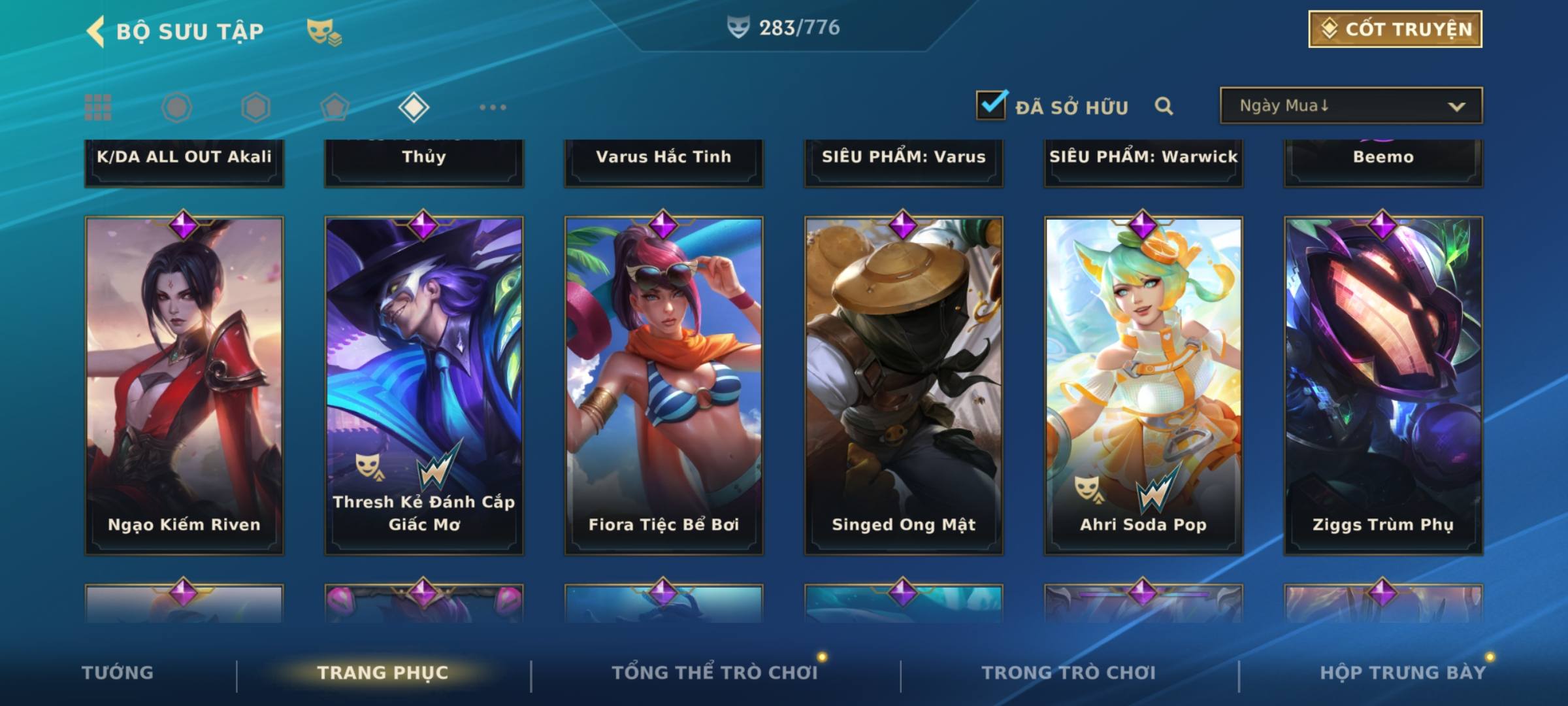This screenshot has width=1568, height=706.
Task: Open the three-dots more filters
Action: tap(493, 107)
